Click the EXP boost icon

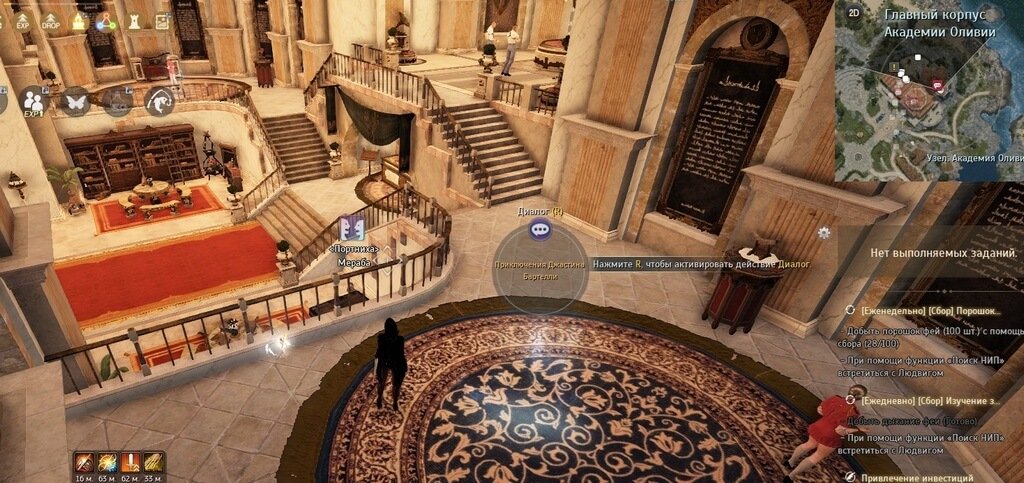[21, 20]
